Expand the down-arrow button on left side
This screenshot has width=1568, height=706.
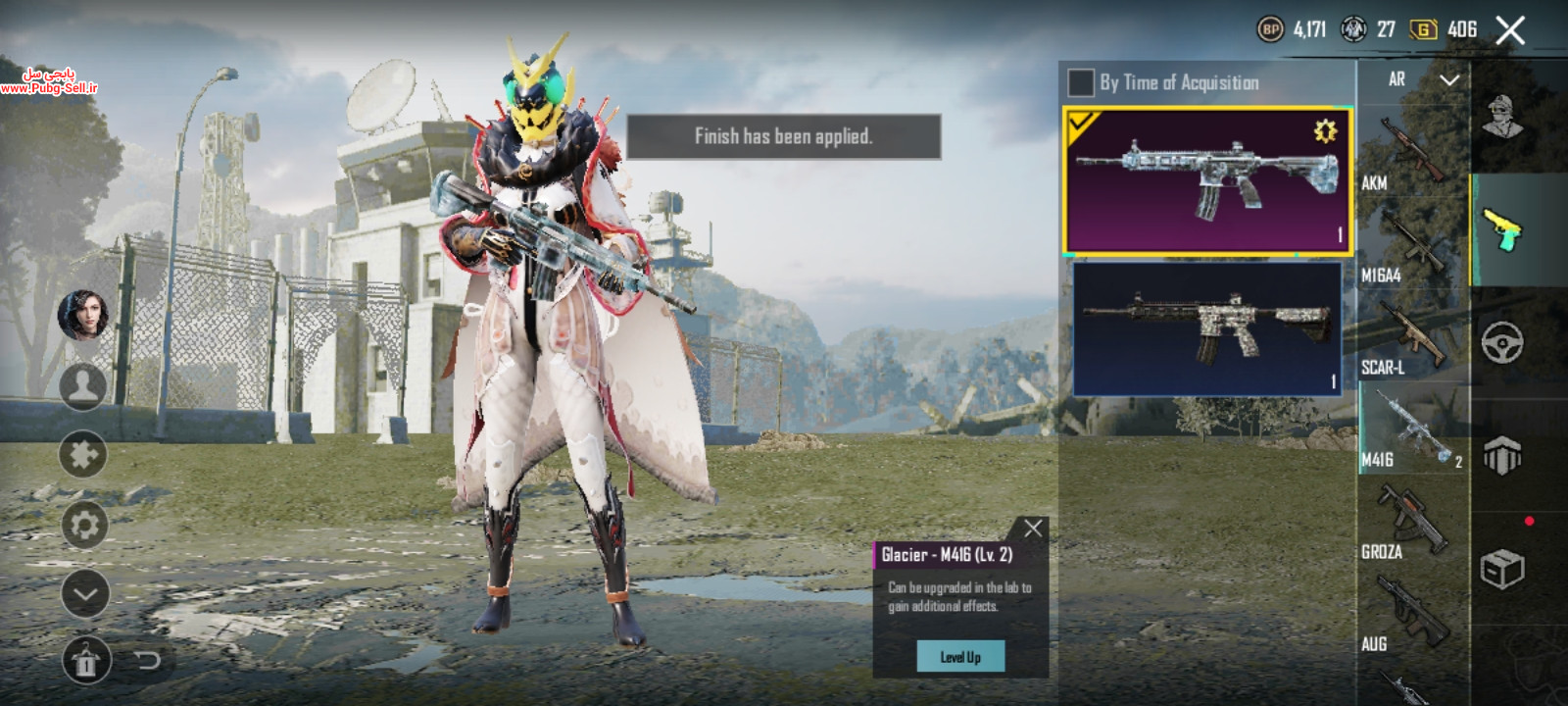click(84, 593)
